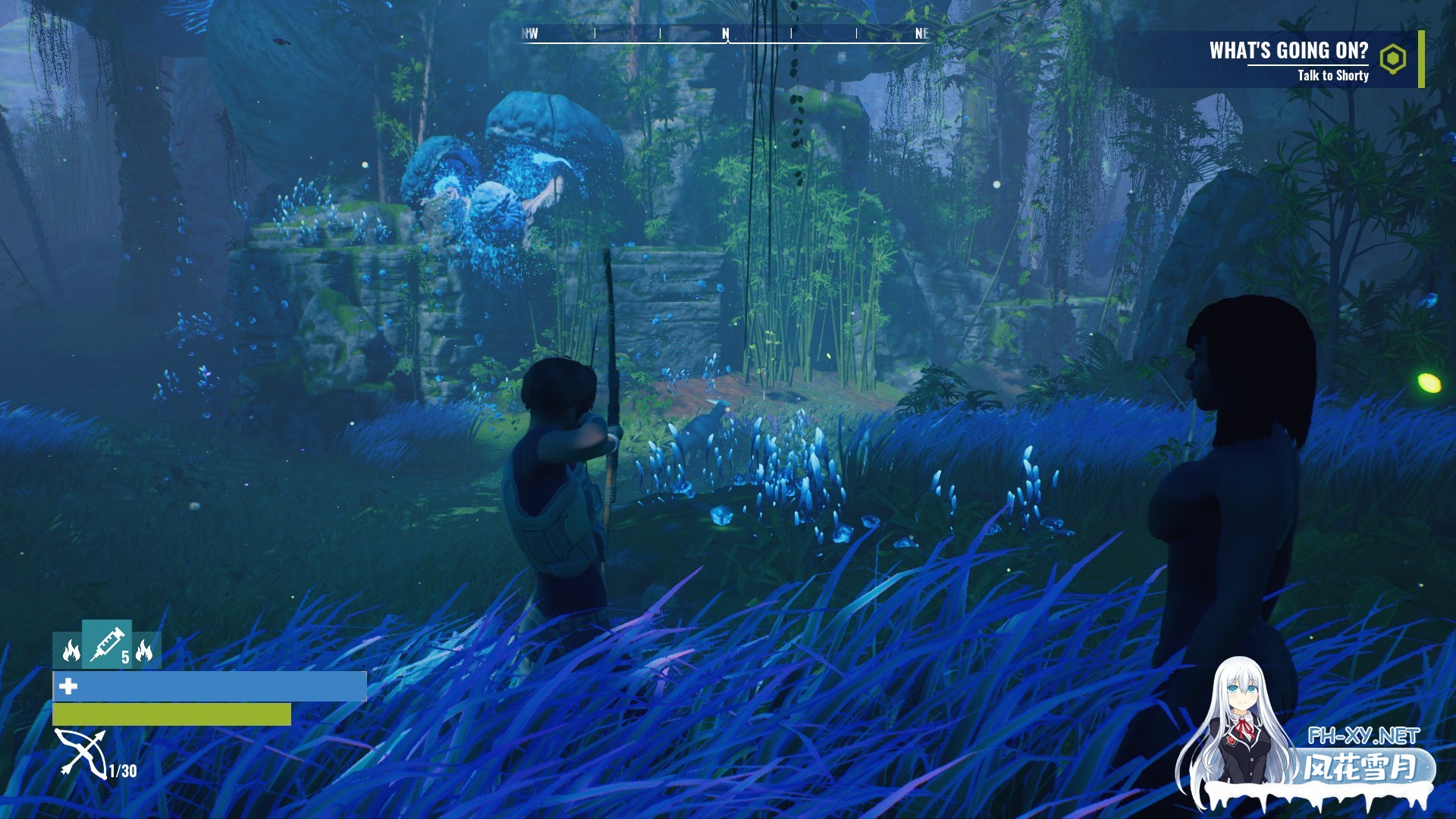Click the NE compass heading label
Image resolution: width=1456 pixels, height=819 pixels.
[x=921, y=33]
